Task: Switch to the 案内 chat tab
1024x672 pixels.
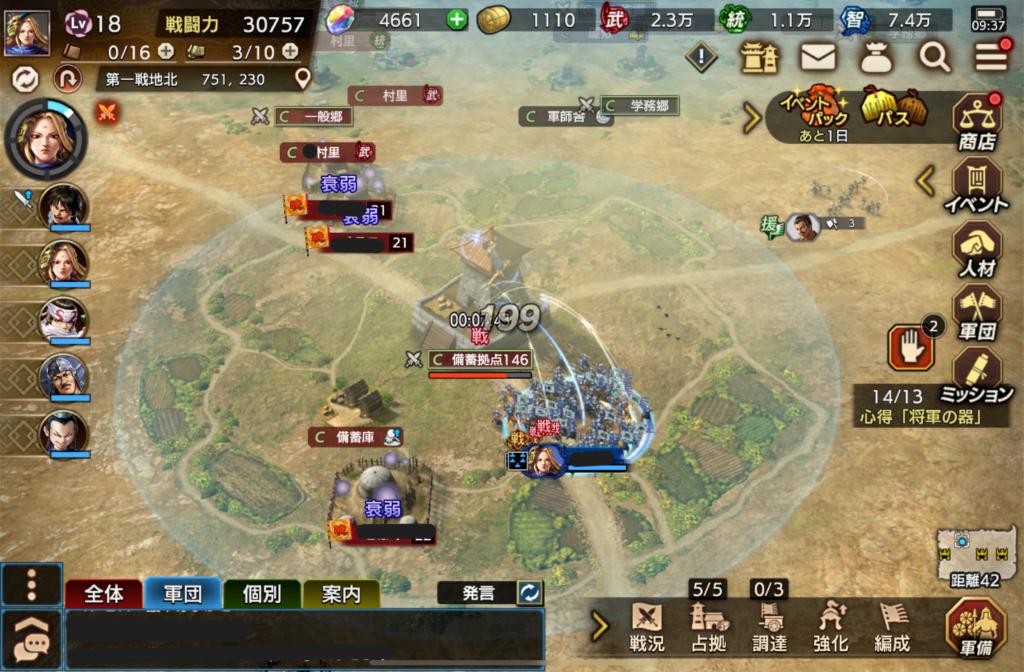Action: pyautogui.click(x=341, y=594)
